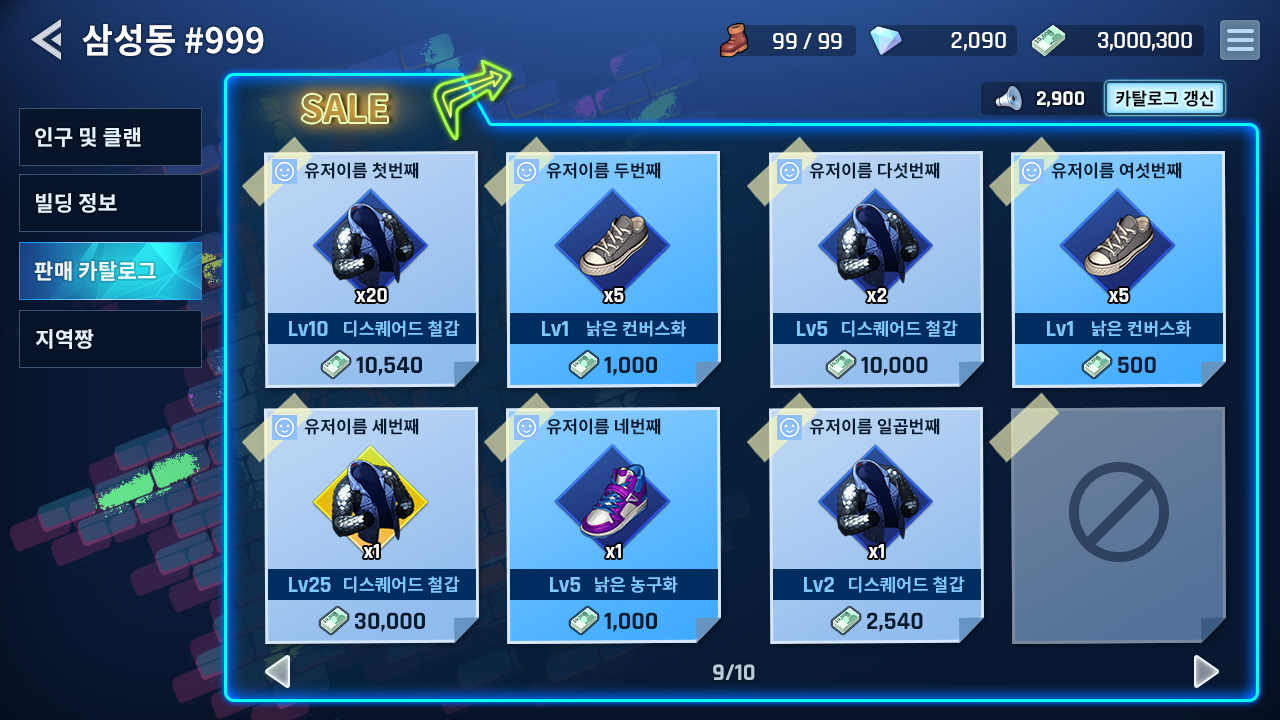Screen dimensions: 1280x720
Task: Show the 지역짱 tab
Action: [110, 338]
